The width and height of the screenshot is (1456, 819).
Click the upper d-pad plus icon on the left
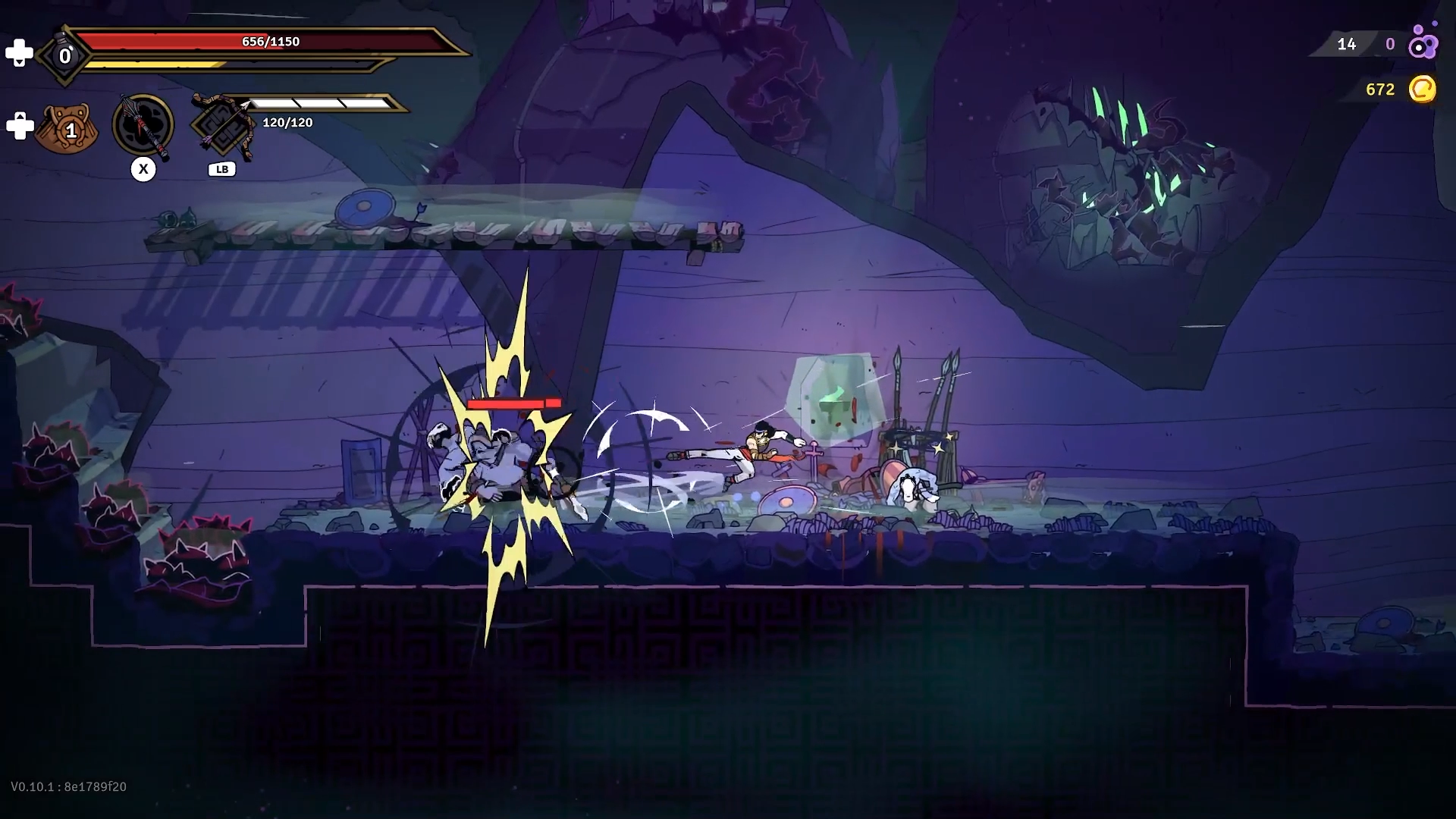click(20, 52)
